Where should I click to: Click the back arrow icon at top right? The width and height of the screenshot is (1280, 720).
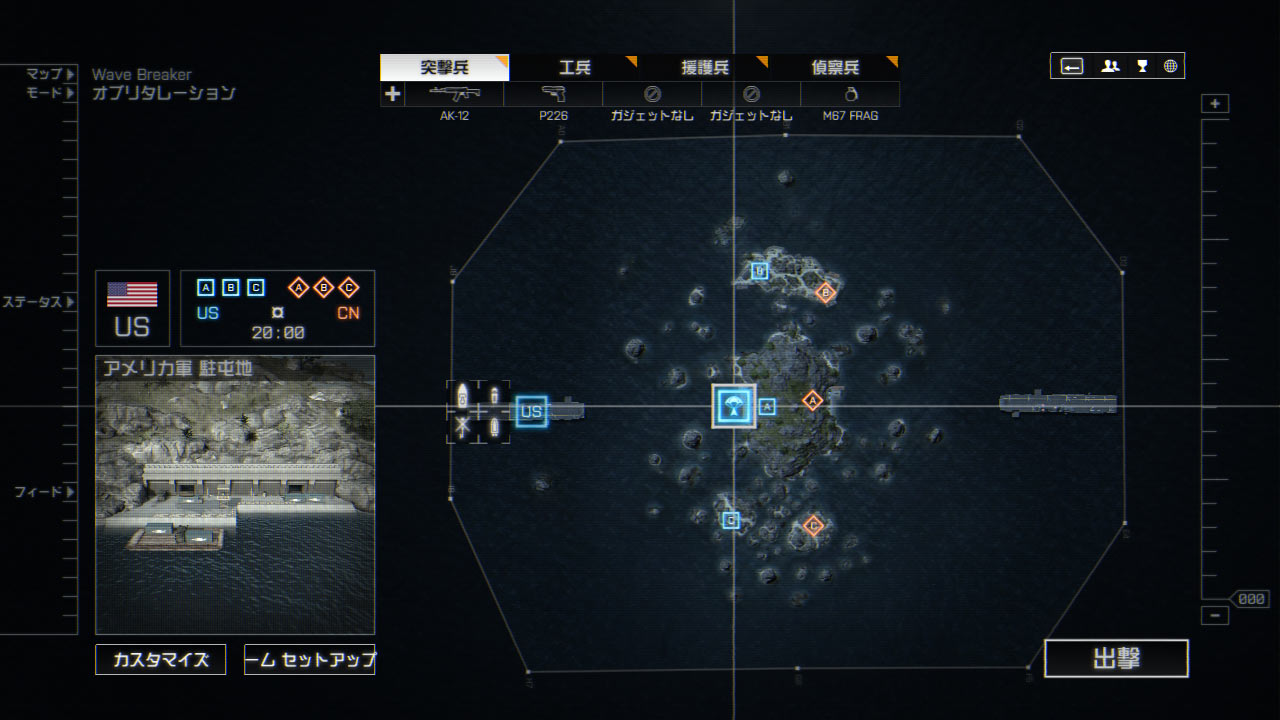[1072, 66]
